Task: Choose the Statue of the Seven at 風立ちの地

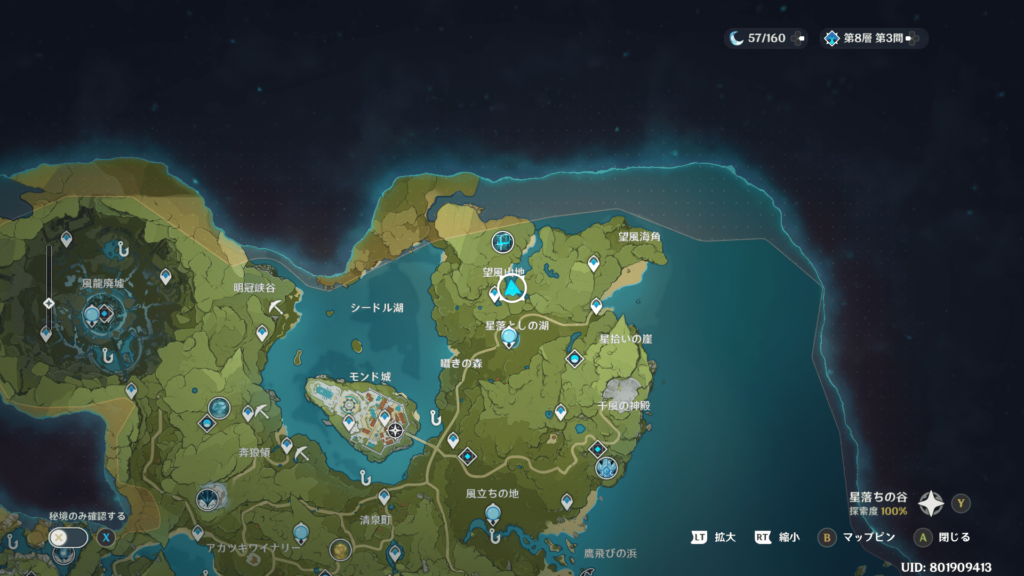Action: click(492, 514)
